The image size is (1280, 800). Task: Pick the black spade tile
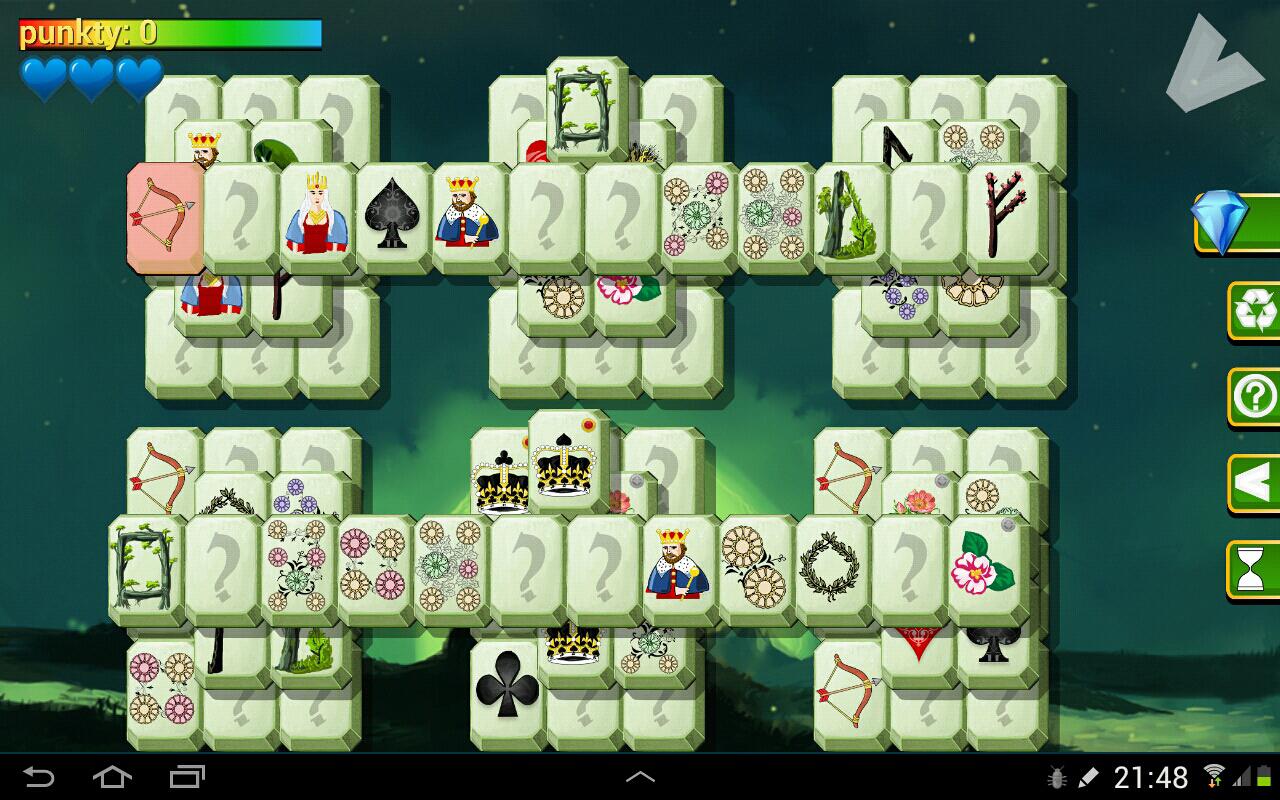[x=393, y=215]
